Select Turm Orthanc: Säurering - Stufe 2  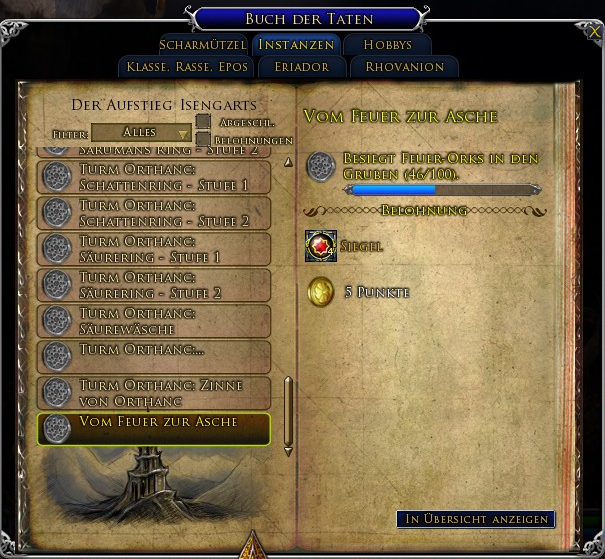(x=154, y=285)
